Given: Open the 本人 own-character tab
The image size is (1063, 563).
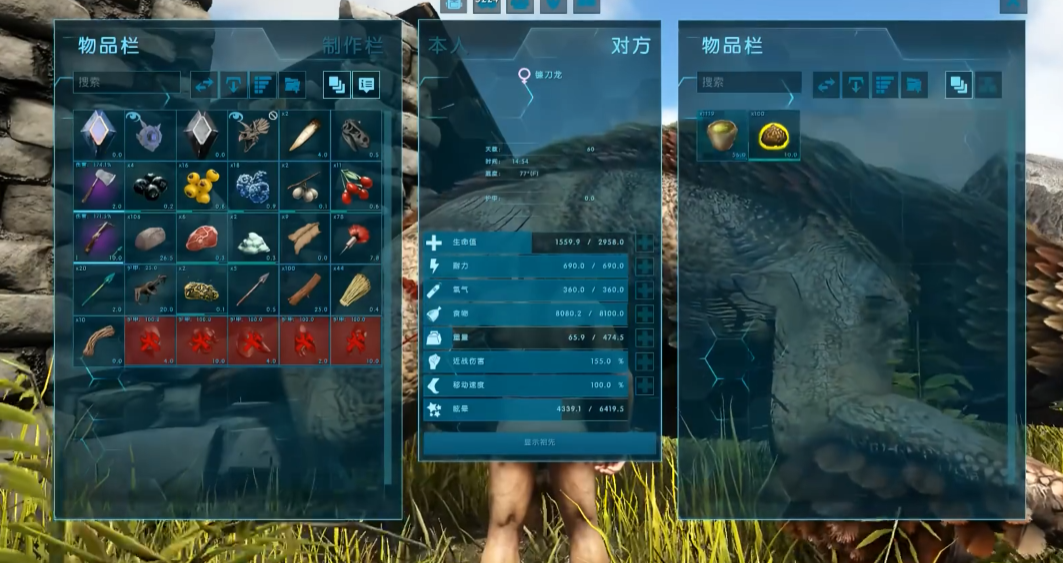Looking at the screenshot, I should click(447, 46).
